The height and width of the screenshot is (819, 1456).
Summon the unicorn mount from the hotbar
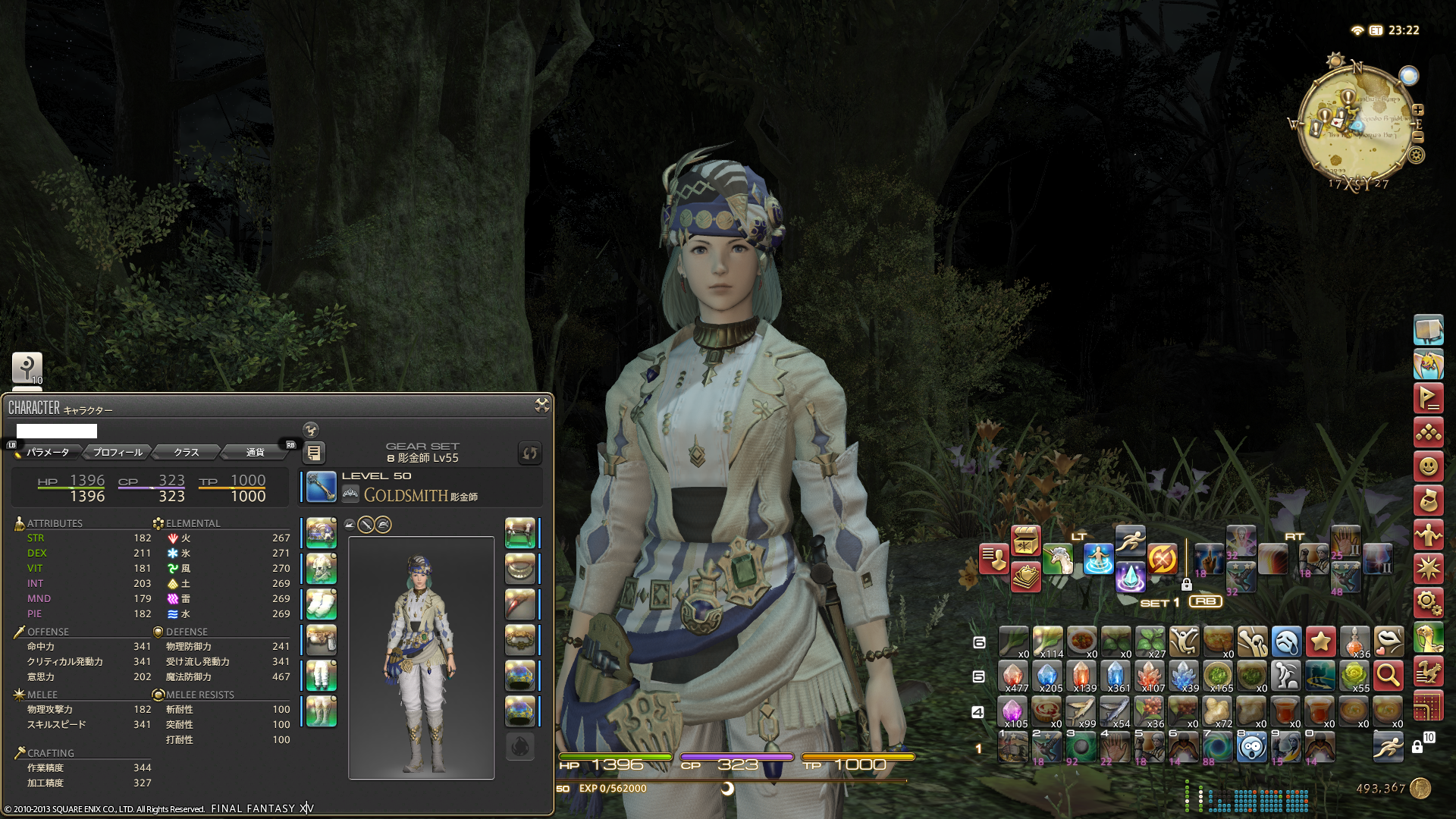1058,560
